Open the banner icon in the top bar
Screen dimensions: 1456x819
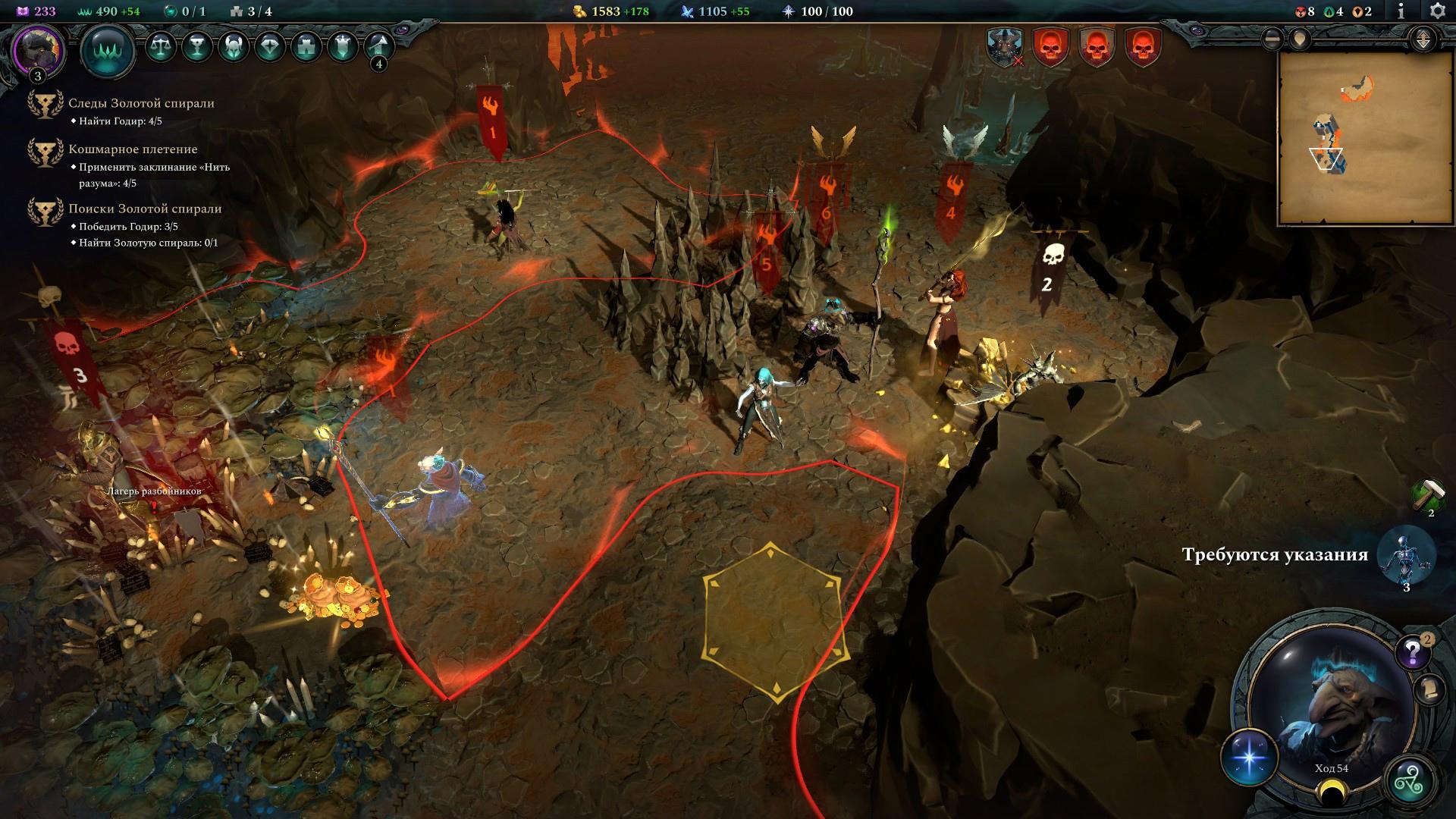click(343, 47)
